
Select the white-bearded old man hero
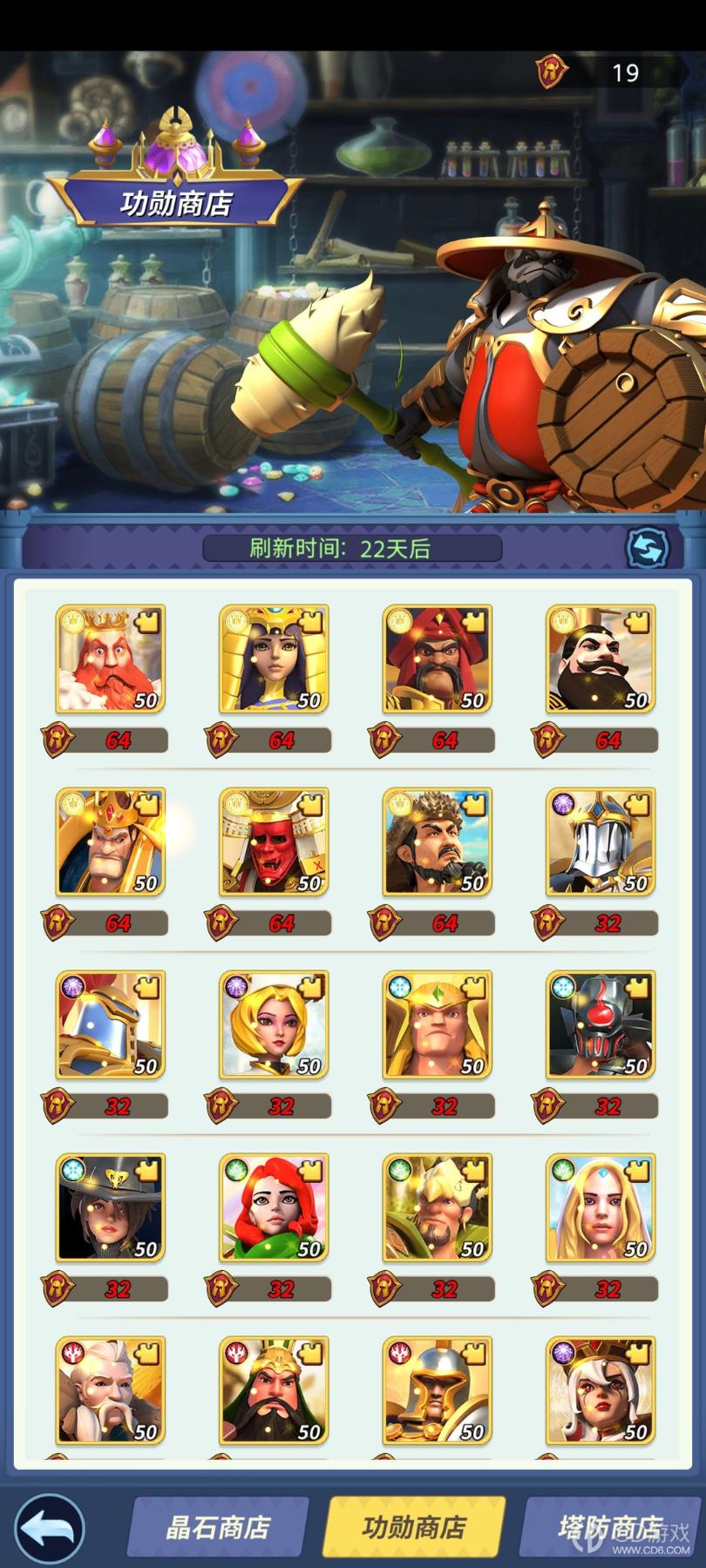(110, 1390)
